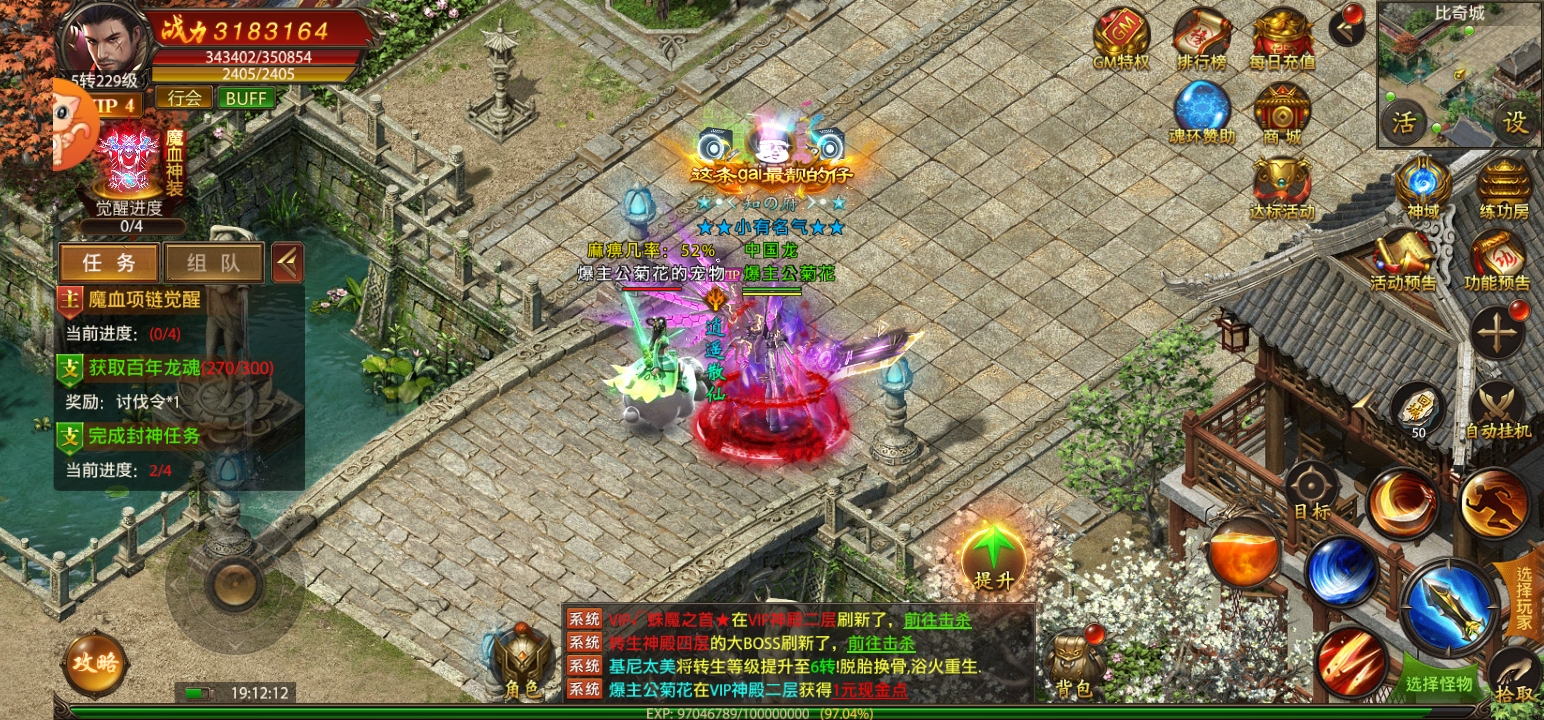The image size is (1544, 720).
Task: Open the 达标活动 event icon
Action: point(1282,183)
